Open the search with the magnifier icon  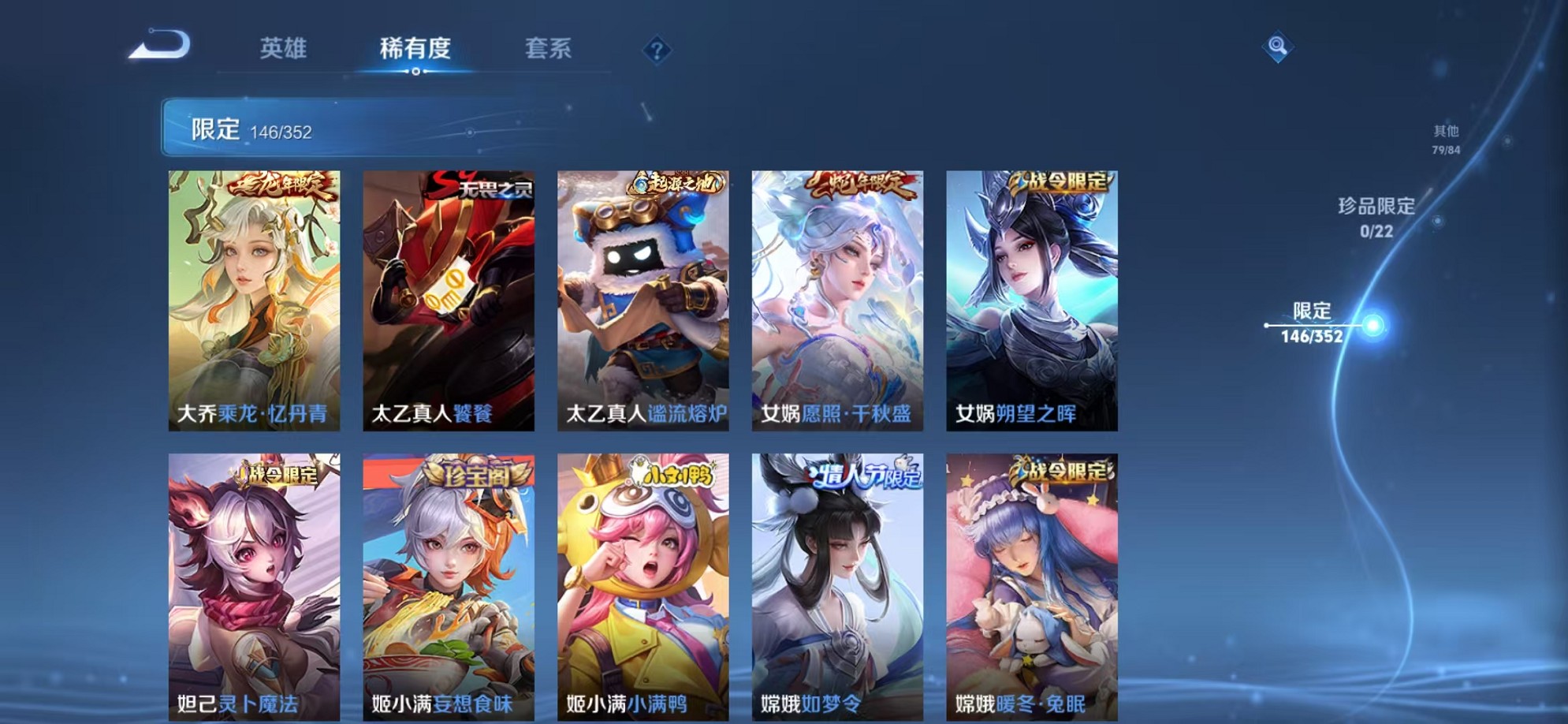click(x=1277, y=47)
